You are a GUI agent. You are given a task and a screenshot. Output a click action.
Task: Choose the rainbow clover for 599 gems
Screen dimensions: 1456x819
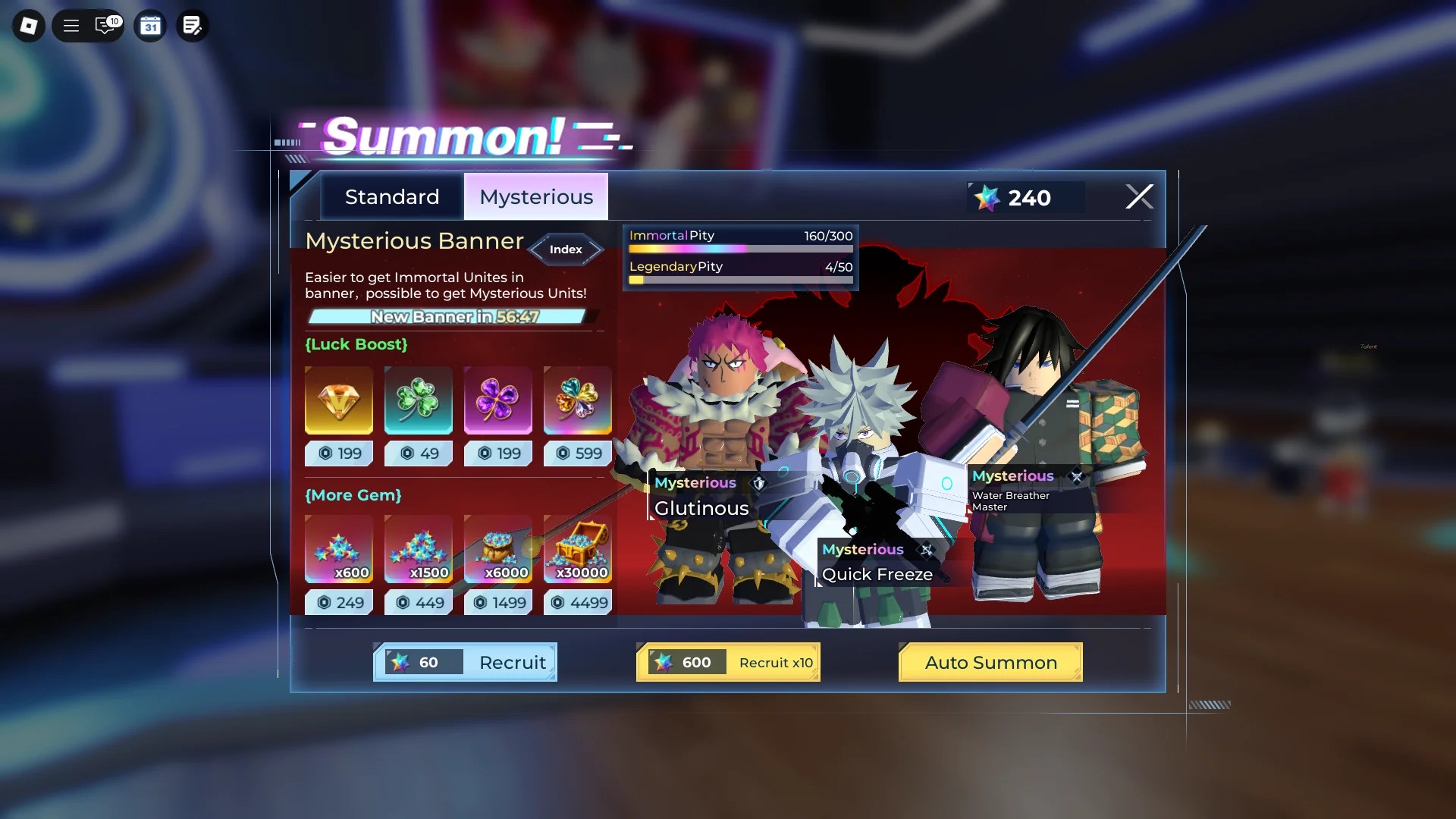tap(576, 400)
